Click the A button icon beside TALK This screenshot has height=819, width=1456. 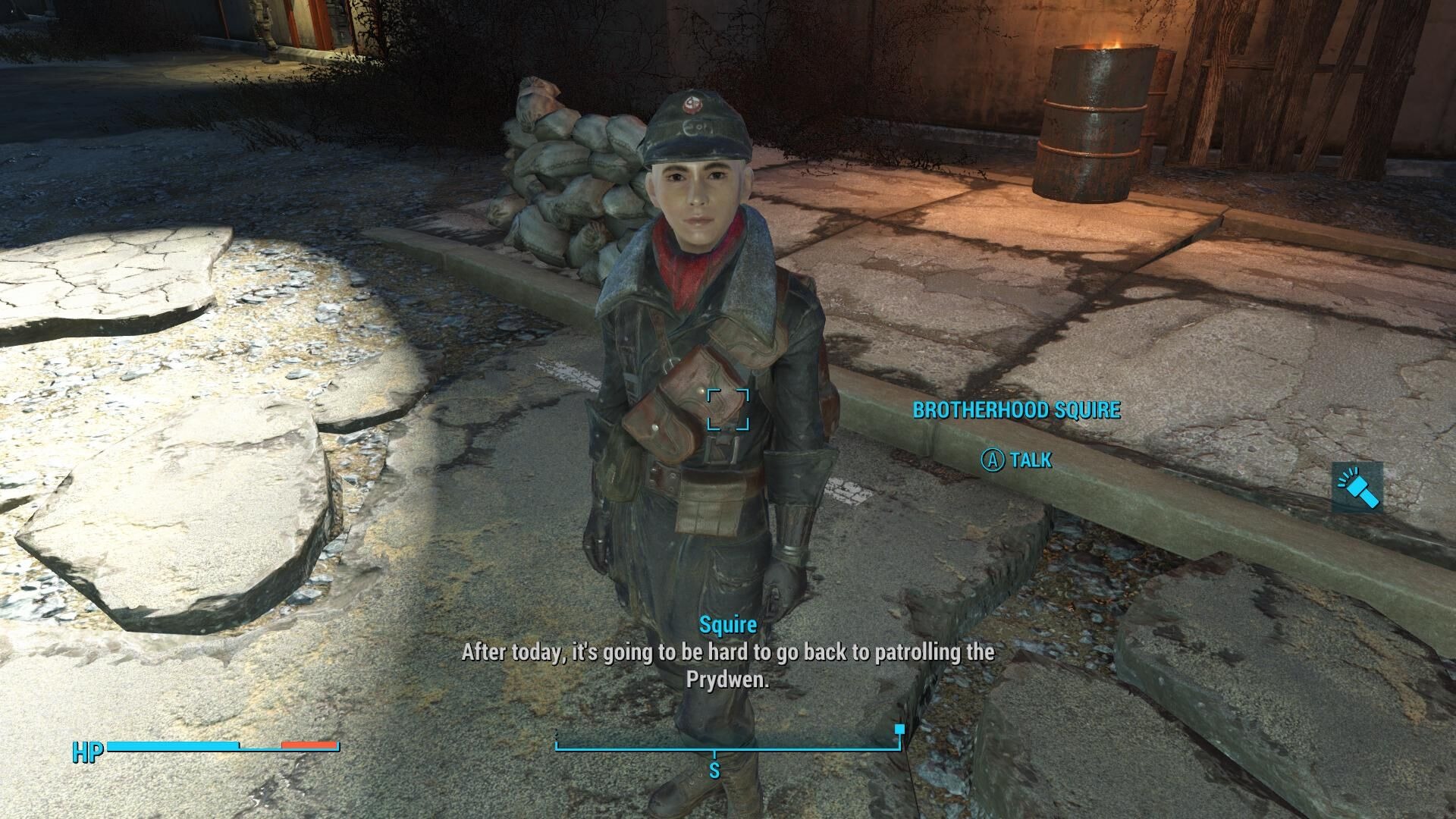tap(993, 461)
